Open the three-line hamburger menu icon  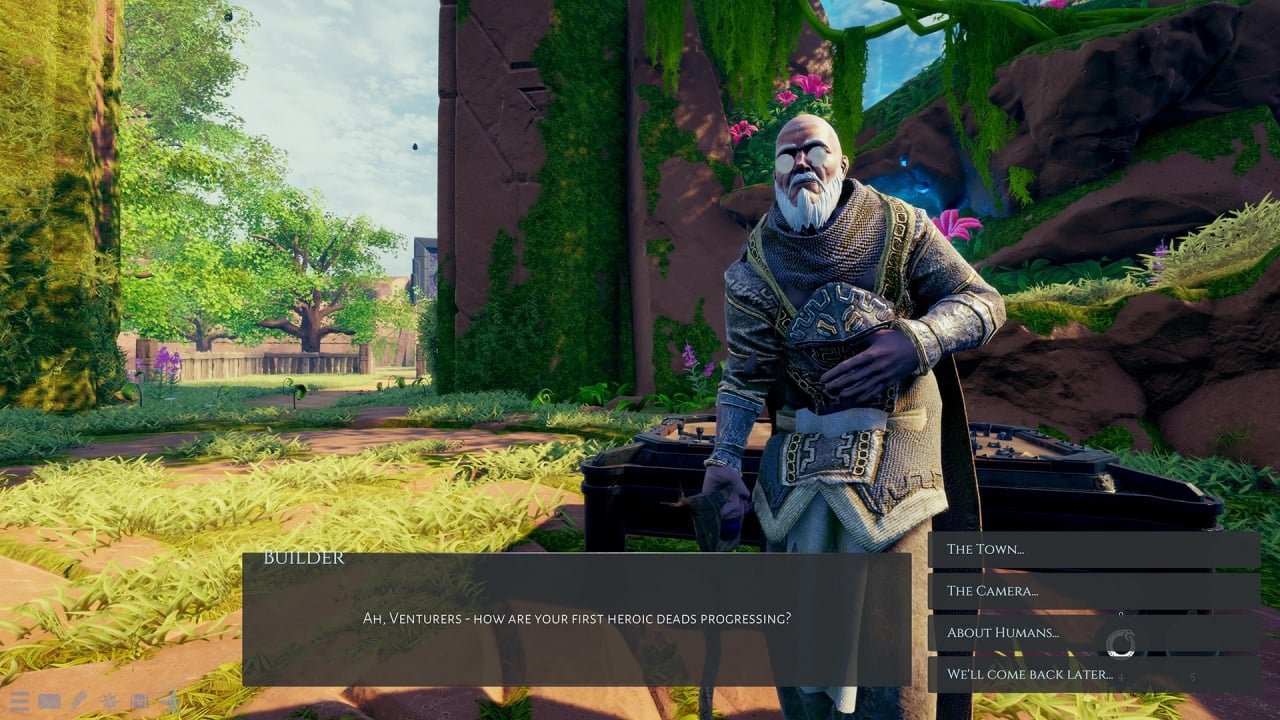(x=19, y=701)
